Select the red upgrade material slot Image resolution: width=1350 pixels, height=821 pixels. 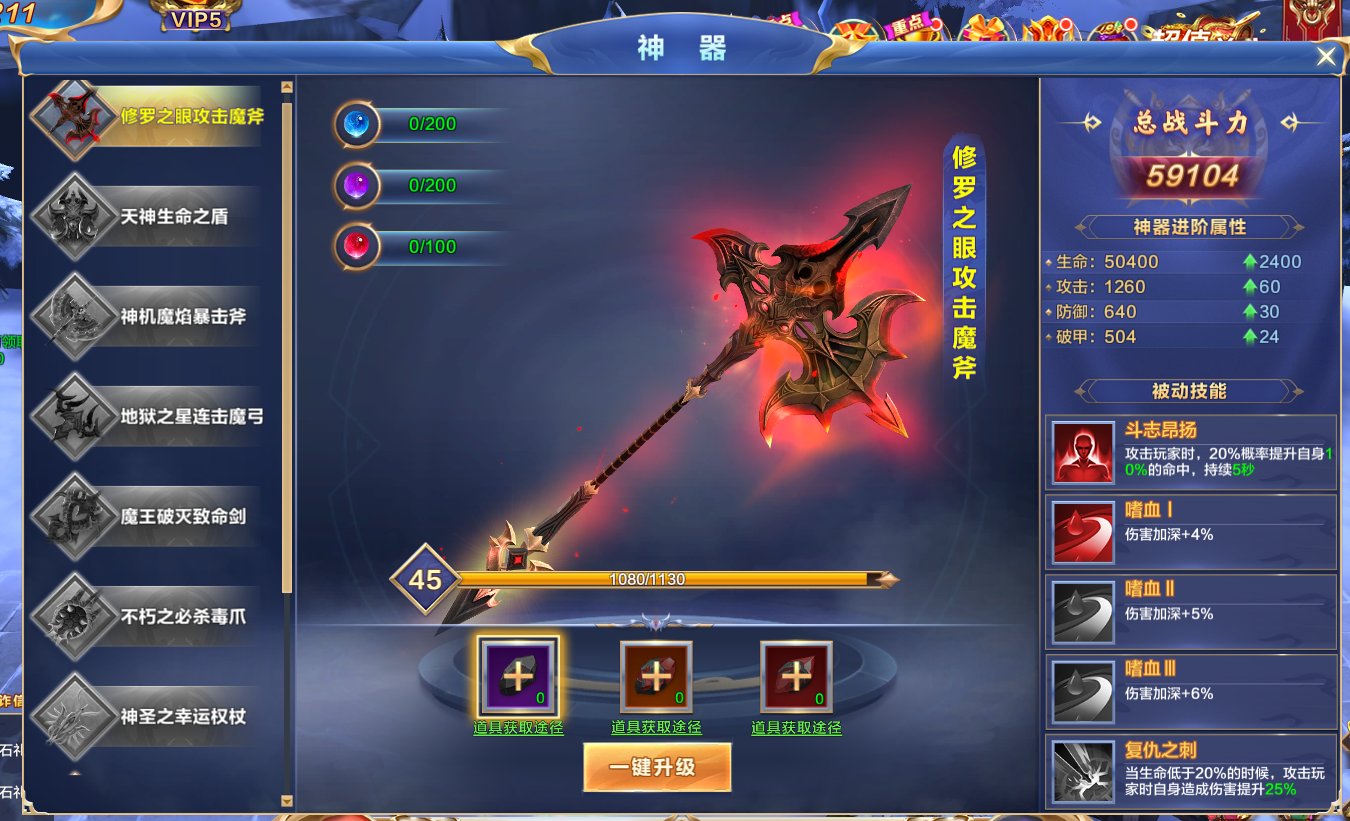coord(796,676)
